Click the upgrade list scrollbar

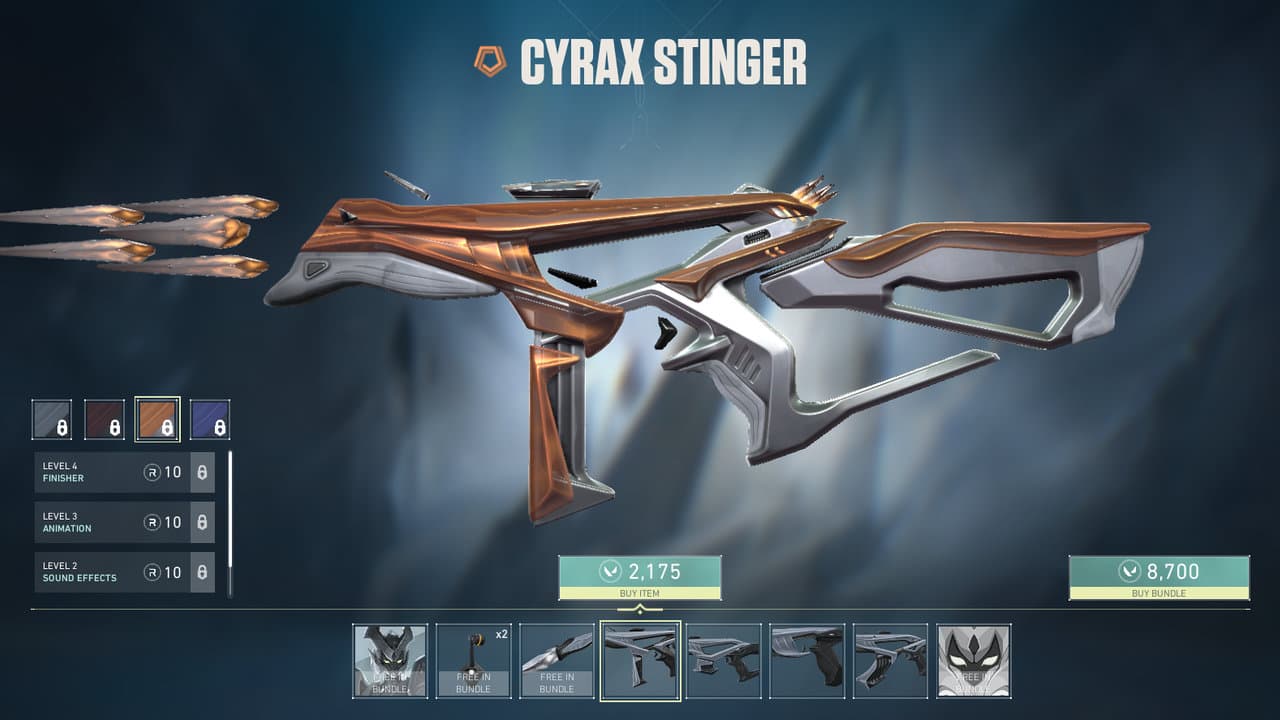tap(230, 520)
